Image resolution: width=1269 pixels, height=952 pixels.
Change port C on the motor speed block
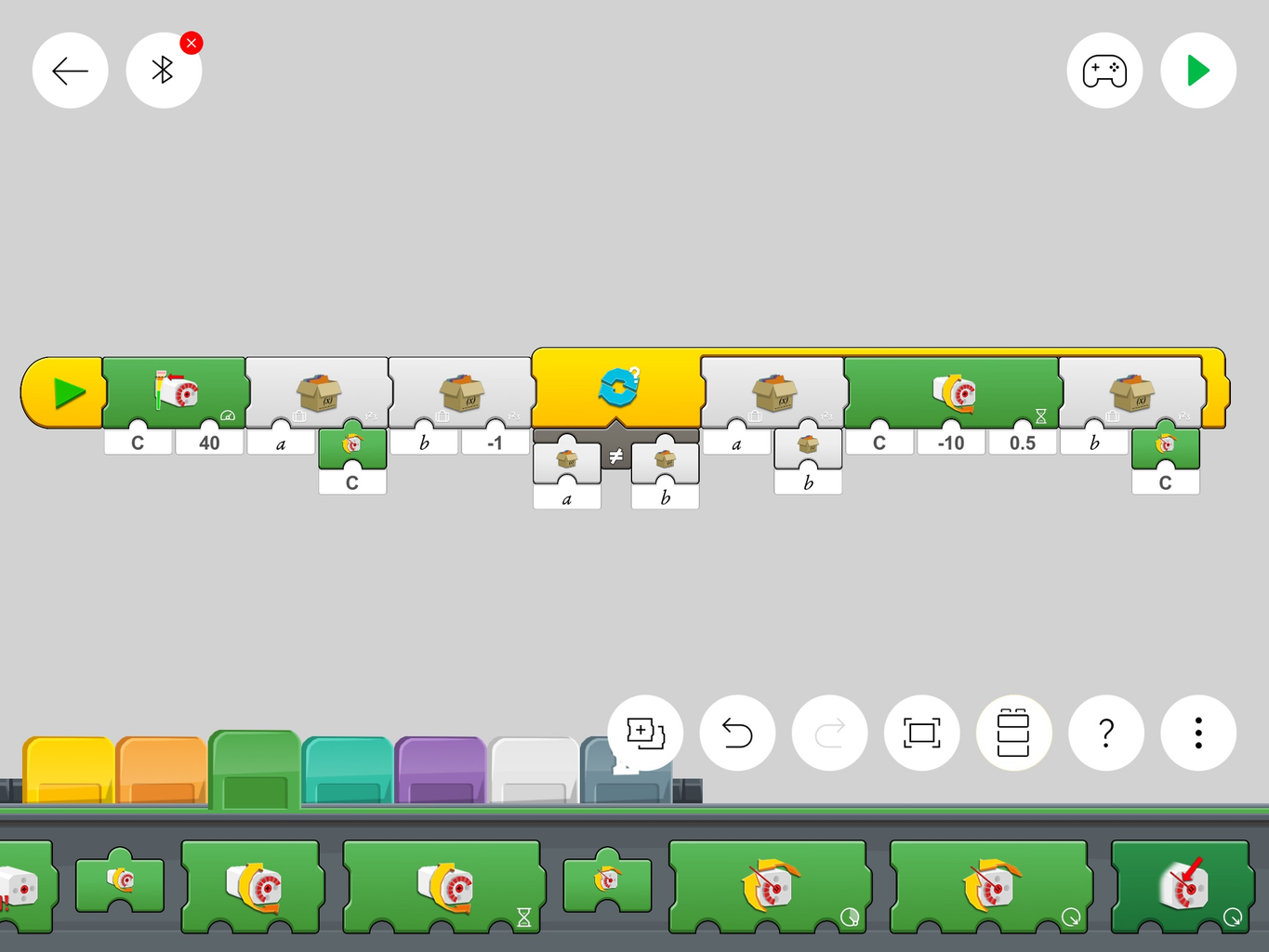point(137,443)
